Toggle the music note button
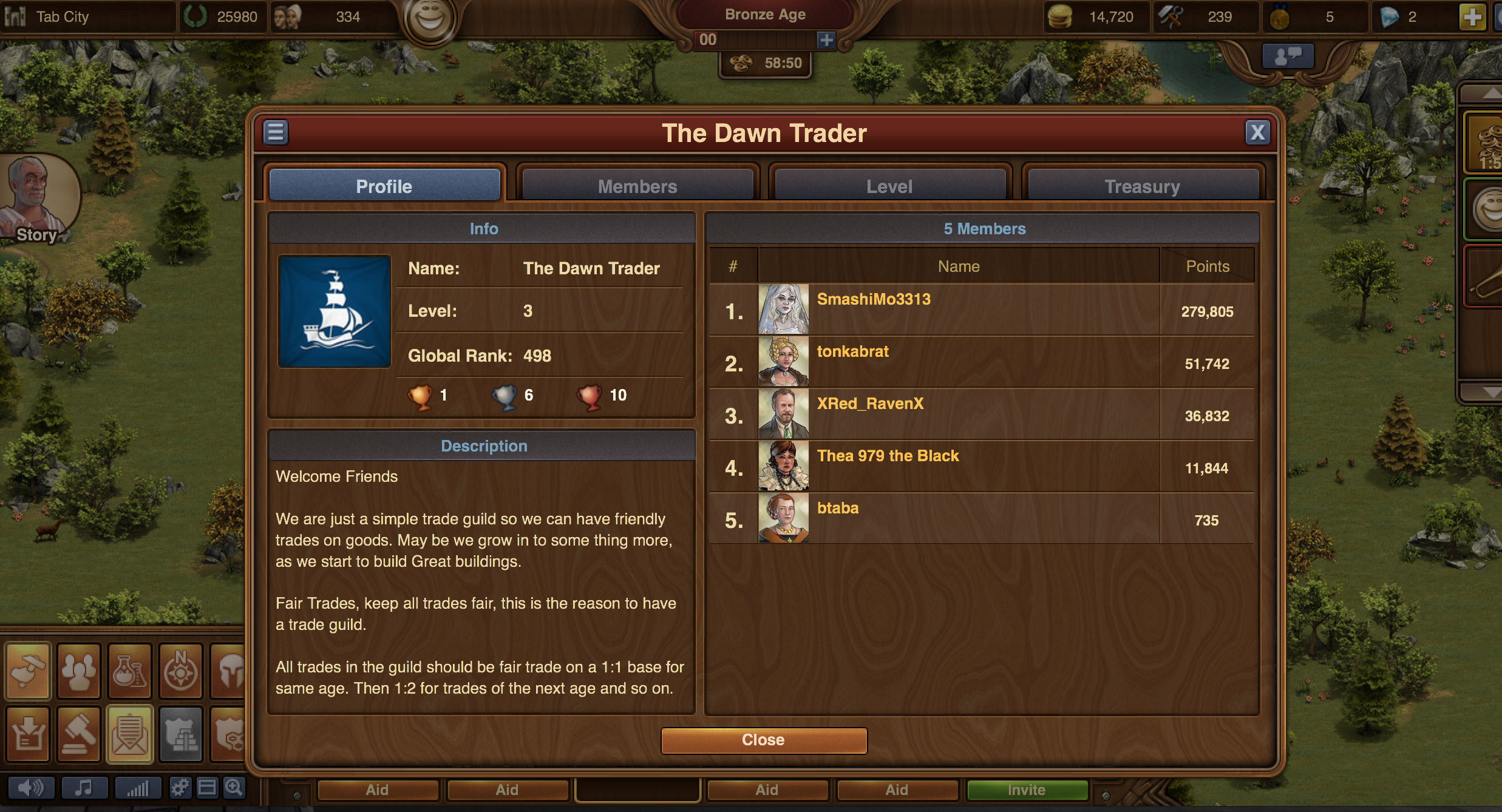The width and height of the screenshot is (1502, 812). 84,788
